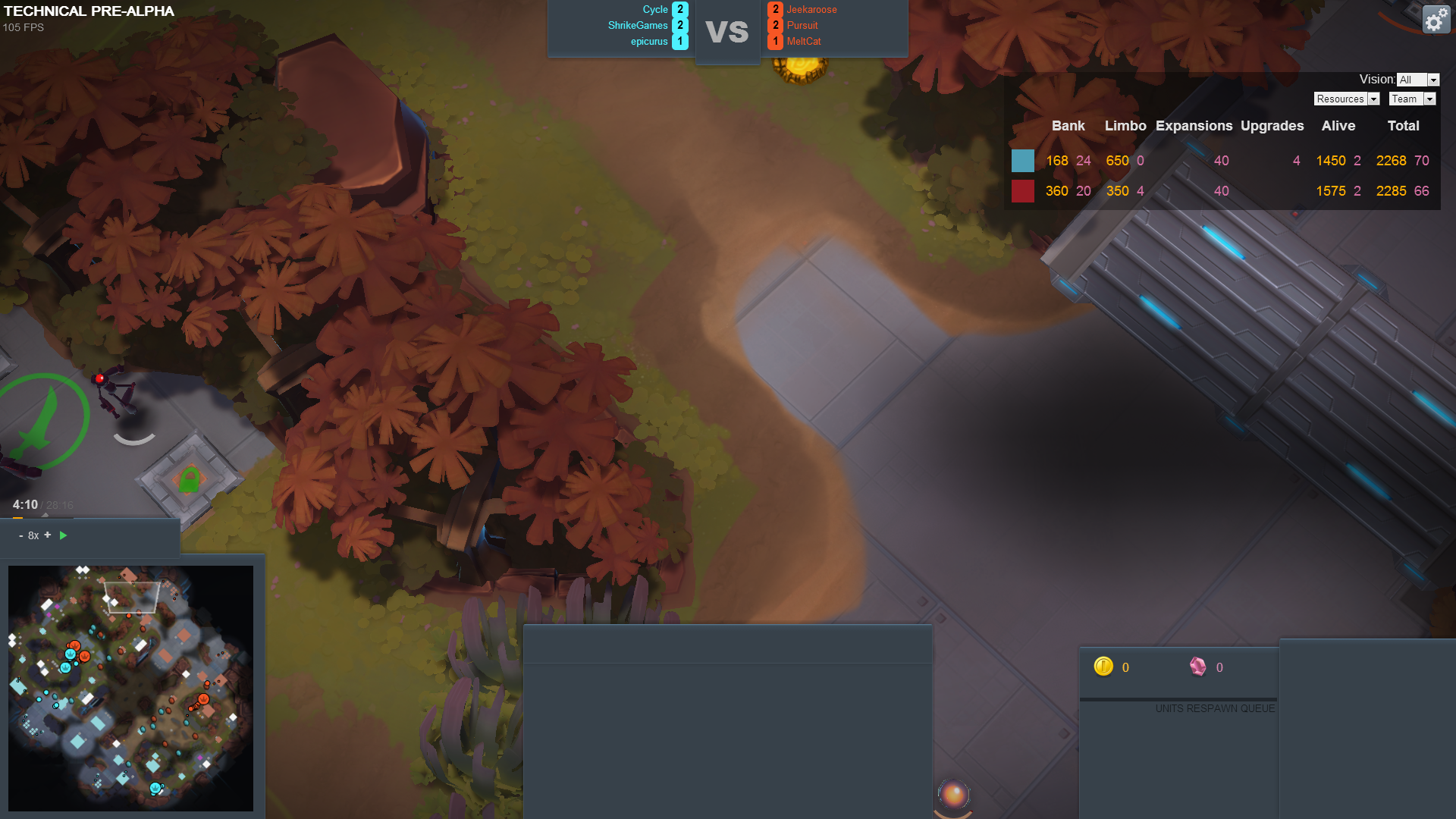
Task: Open the Team grouping dropdown
Action: (x=1412, y=99)
